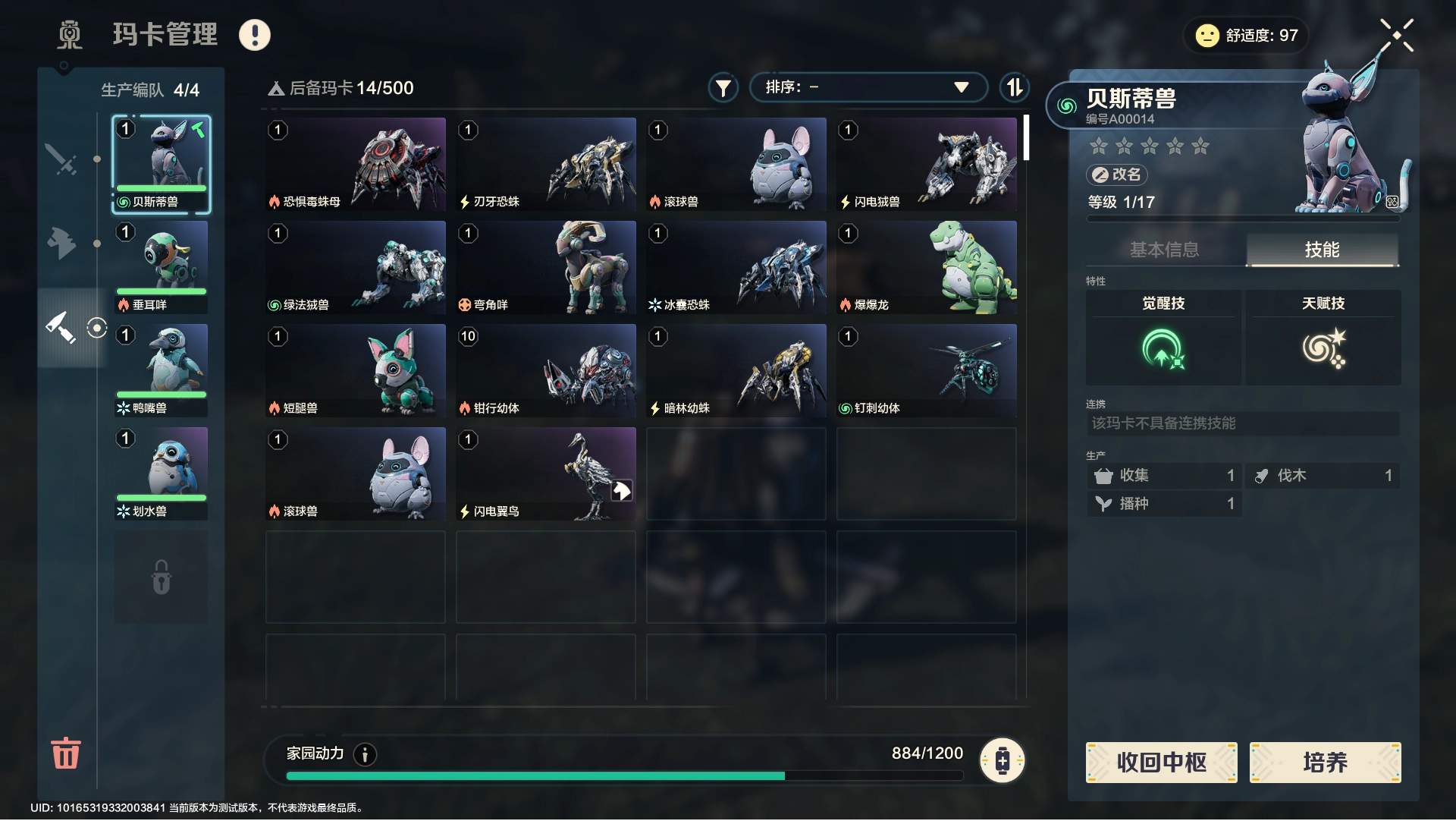The height and width of the screenshot is (821, 1456).
Task: Switch to the 基本信息 tab
Action: (1164, 250)
